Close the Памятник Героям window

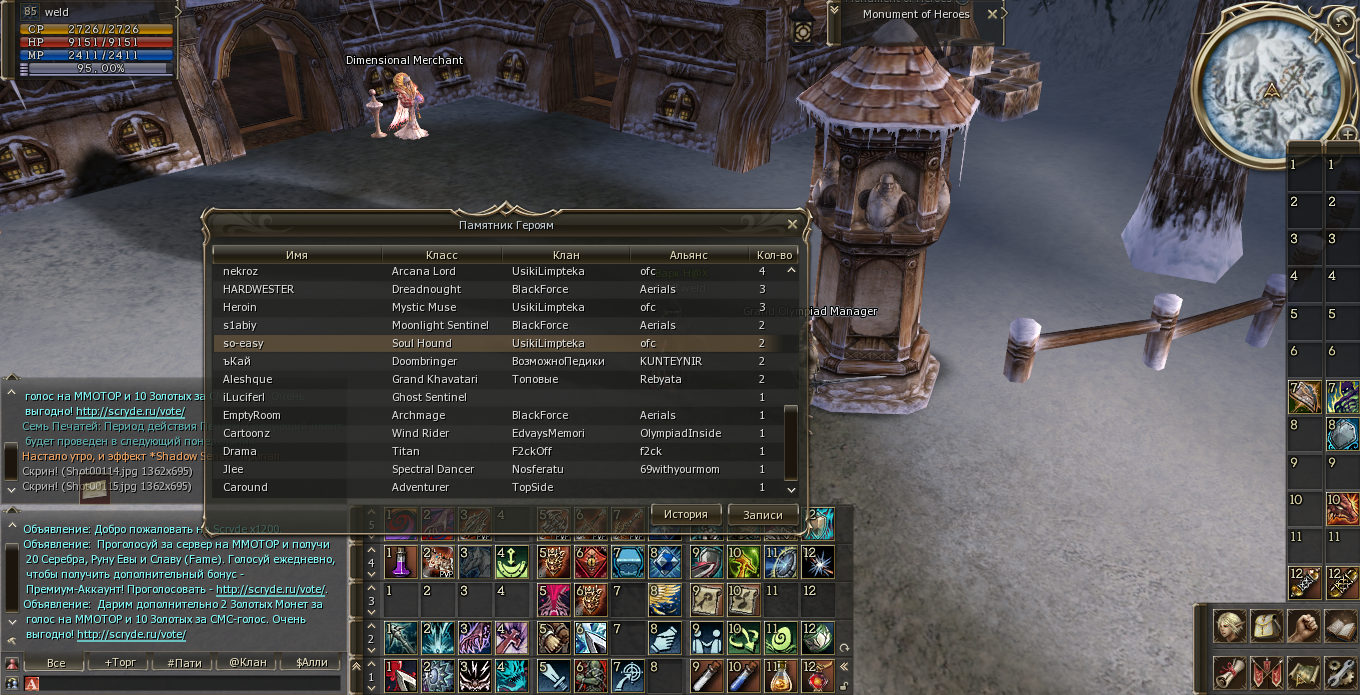[792, 225]
